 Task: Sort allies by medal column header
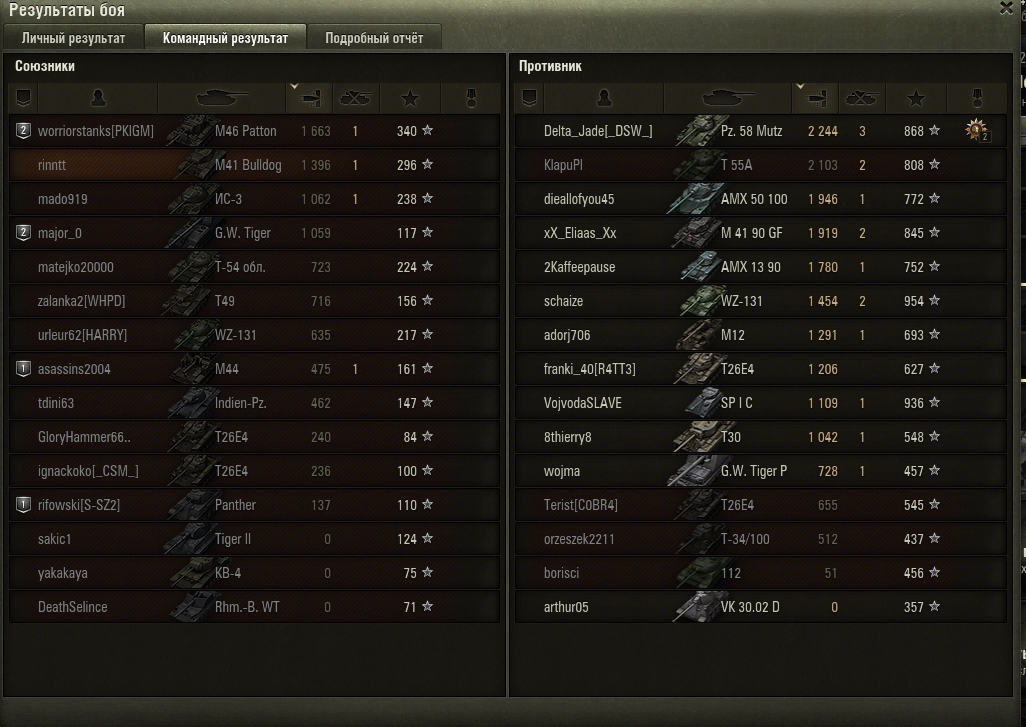point(472,98)
